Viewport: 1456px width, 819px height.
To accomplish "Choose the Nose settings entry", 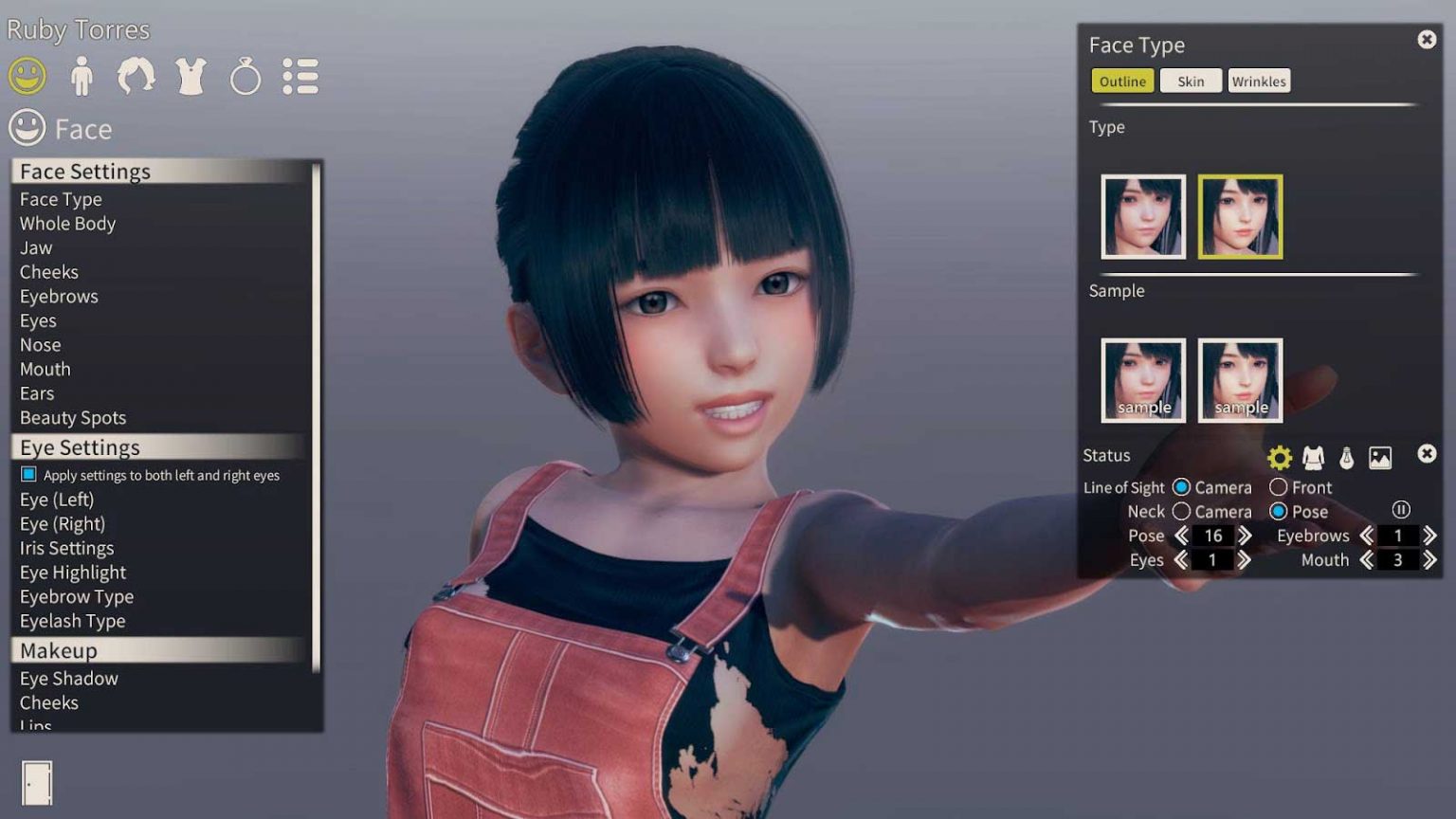I will [41, 345].
